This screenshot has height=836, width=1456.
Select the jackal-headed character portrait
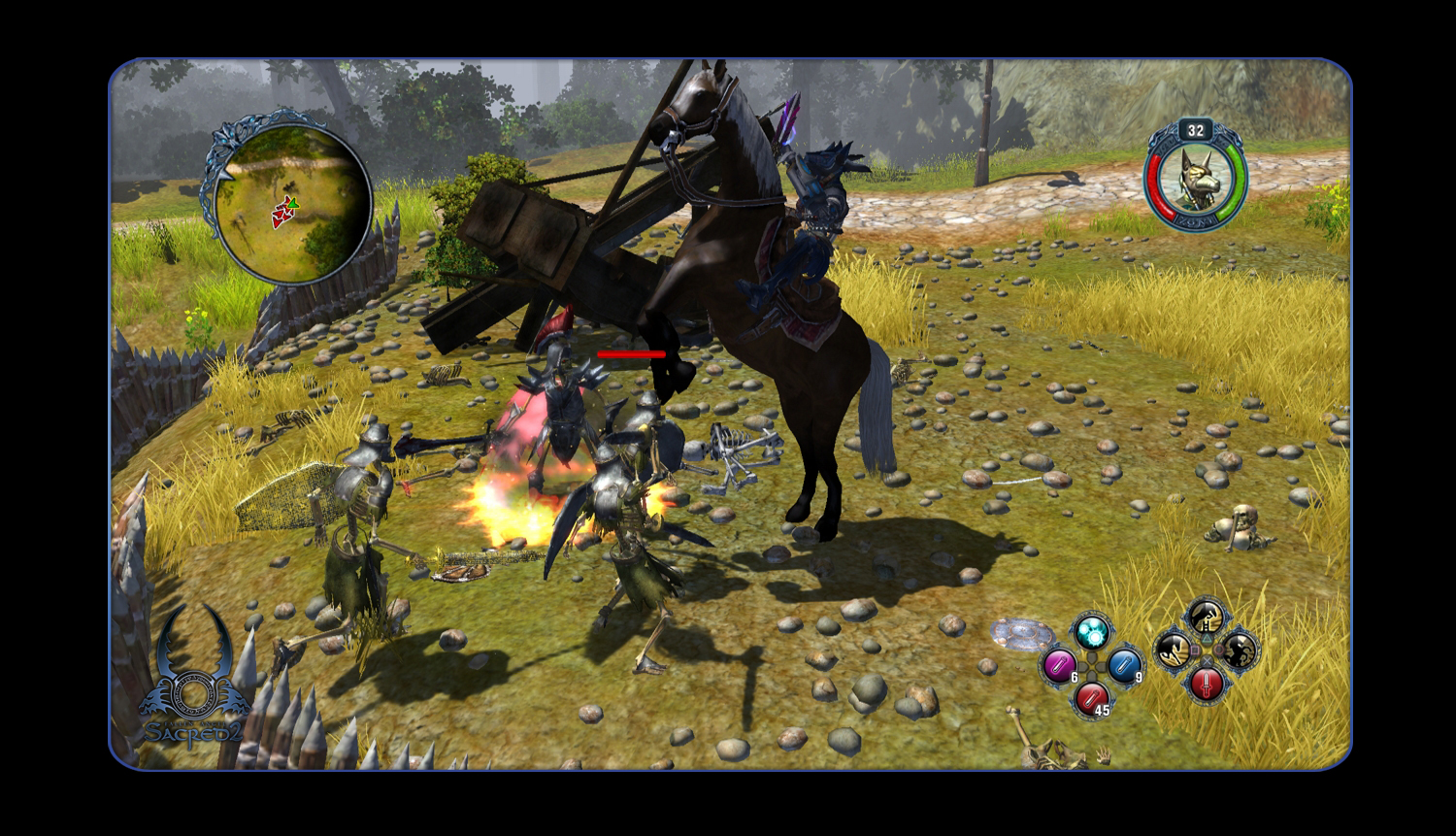(x=1195, y=178)
